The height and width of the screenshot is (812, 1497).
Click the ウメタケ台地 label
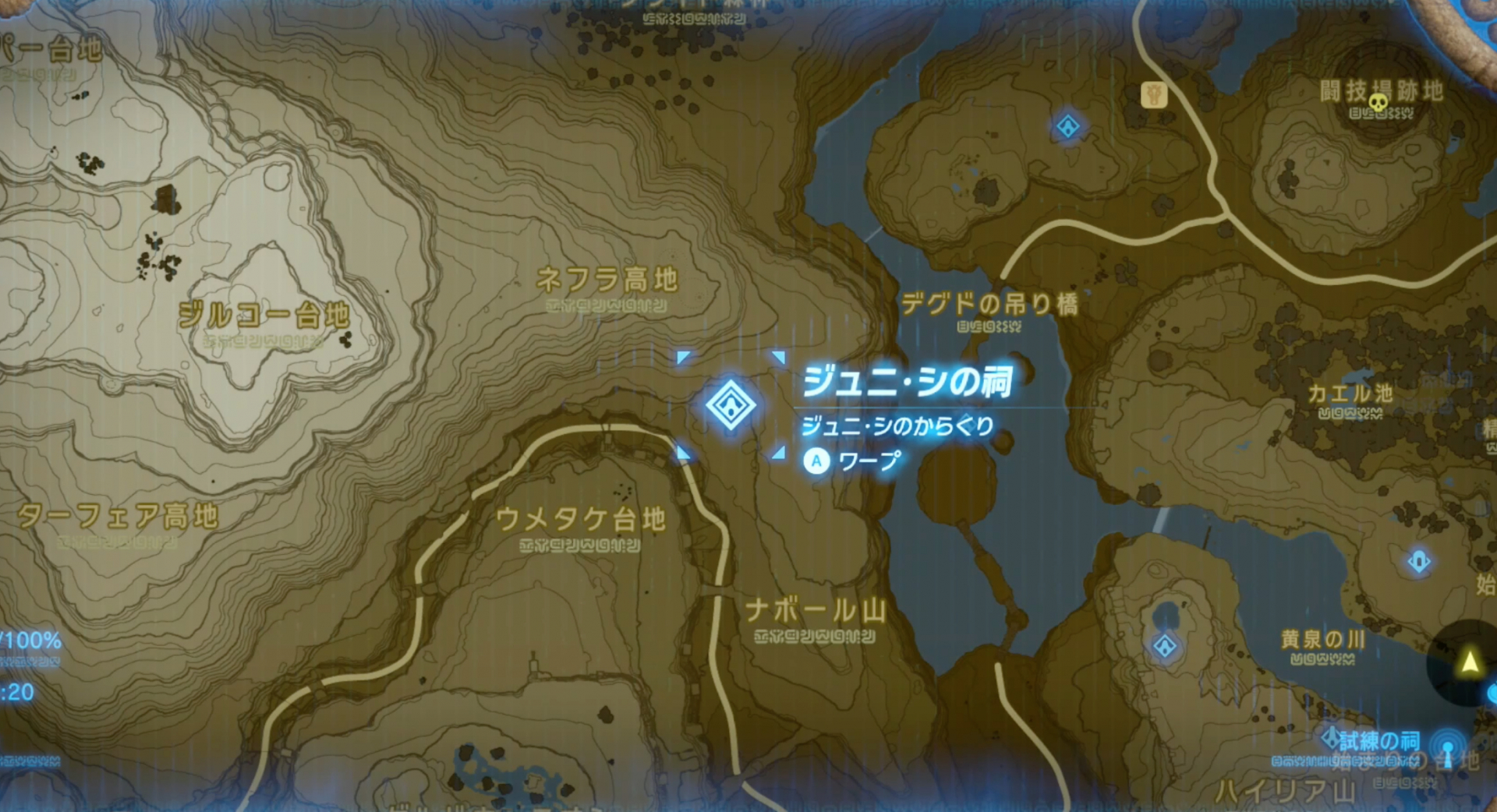[x=581, y=521]
